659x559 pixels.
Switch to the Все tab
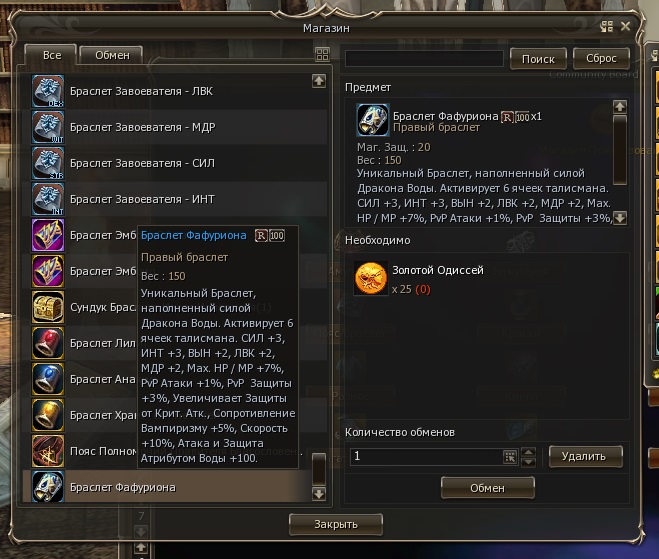click(x=50, y=55)
